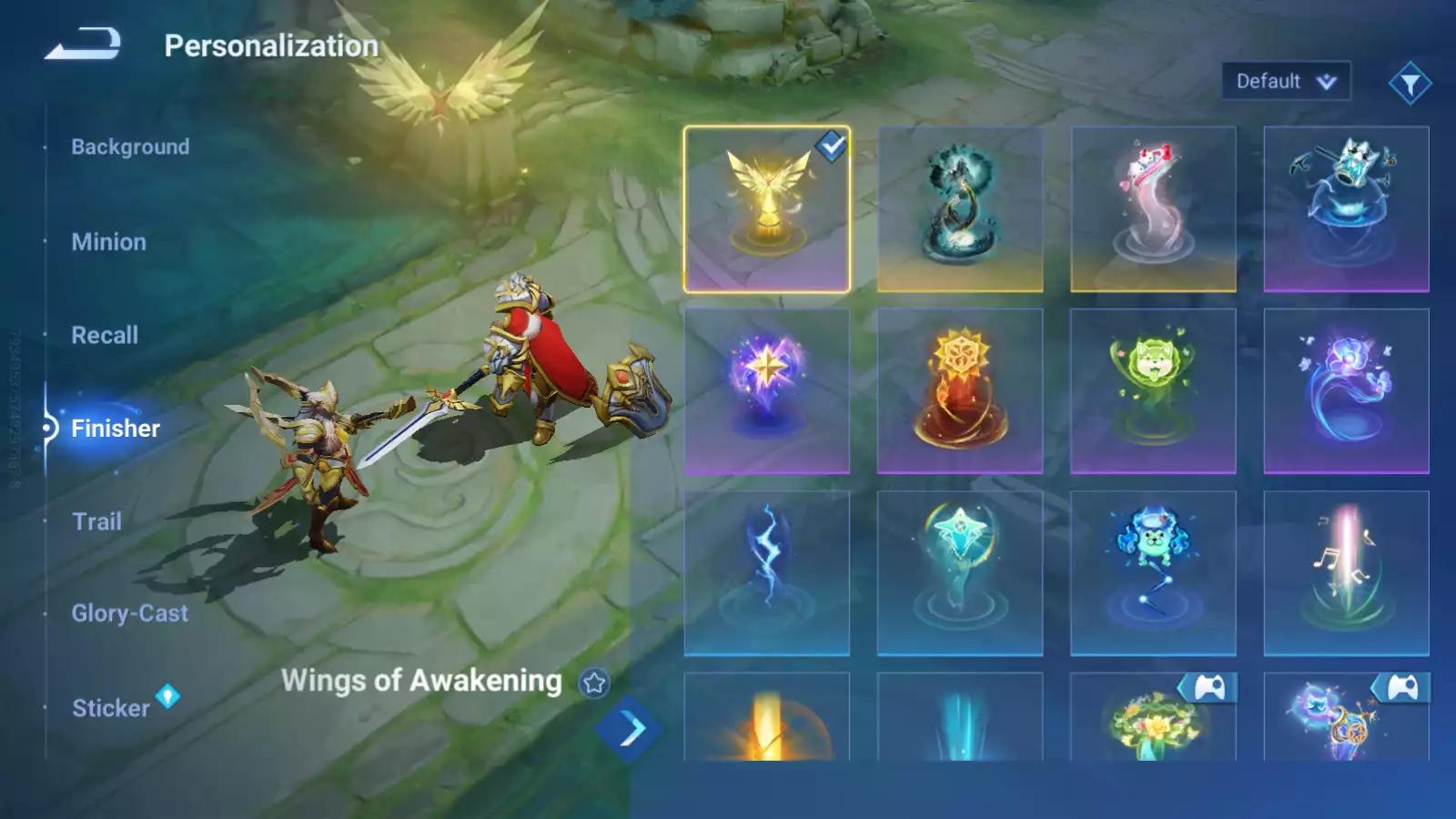1456x819 pixels.
Task: Choose the music notes finisher
Action: click(1346, 573)
